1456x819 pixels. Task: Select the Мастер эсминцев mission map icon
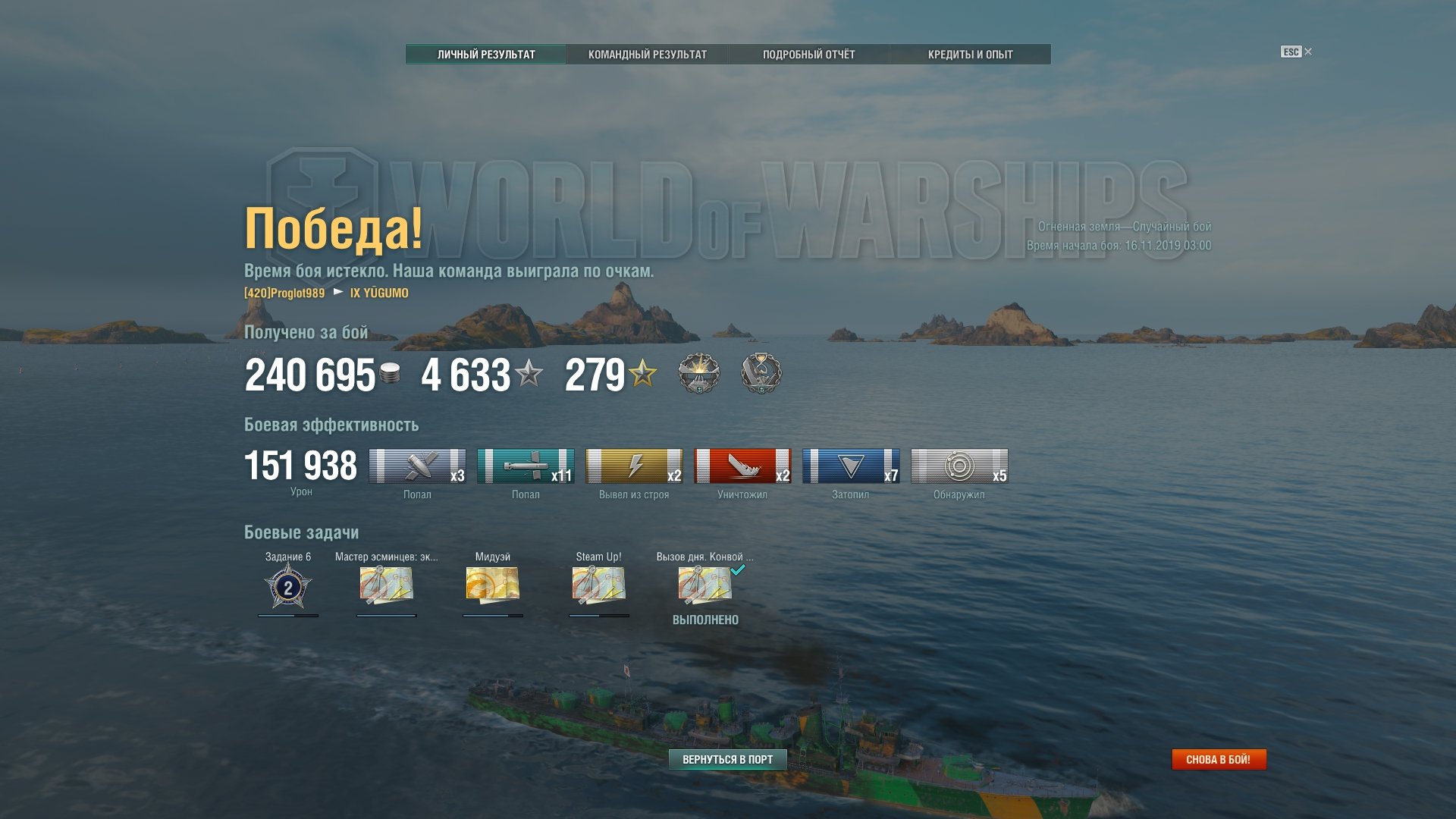coord(386,585)
